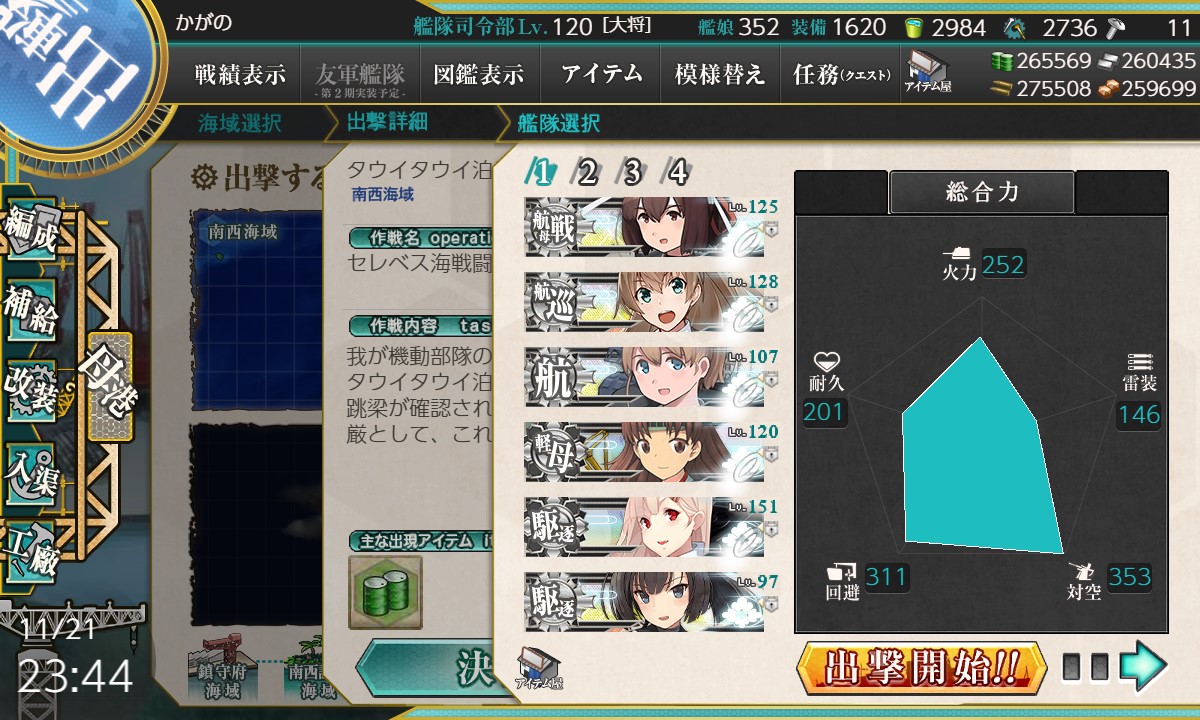Select fleet tab 3
This screenshot has height=720, width=1200.
coord(632,173)
